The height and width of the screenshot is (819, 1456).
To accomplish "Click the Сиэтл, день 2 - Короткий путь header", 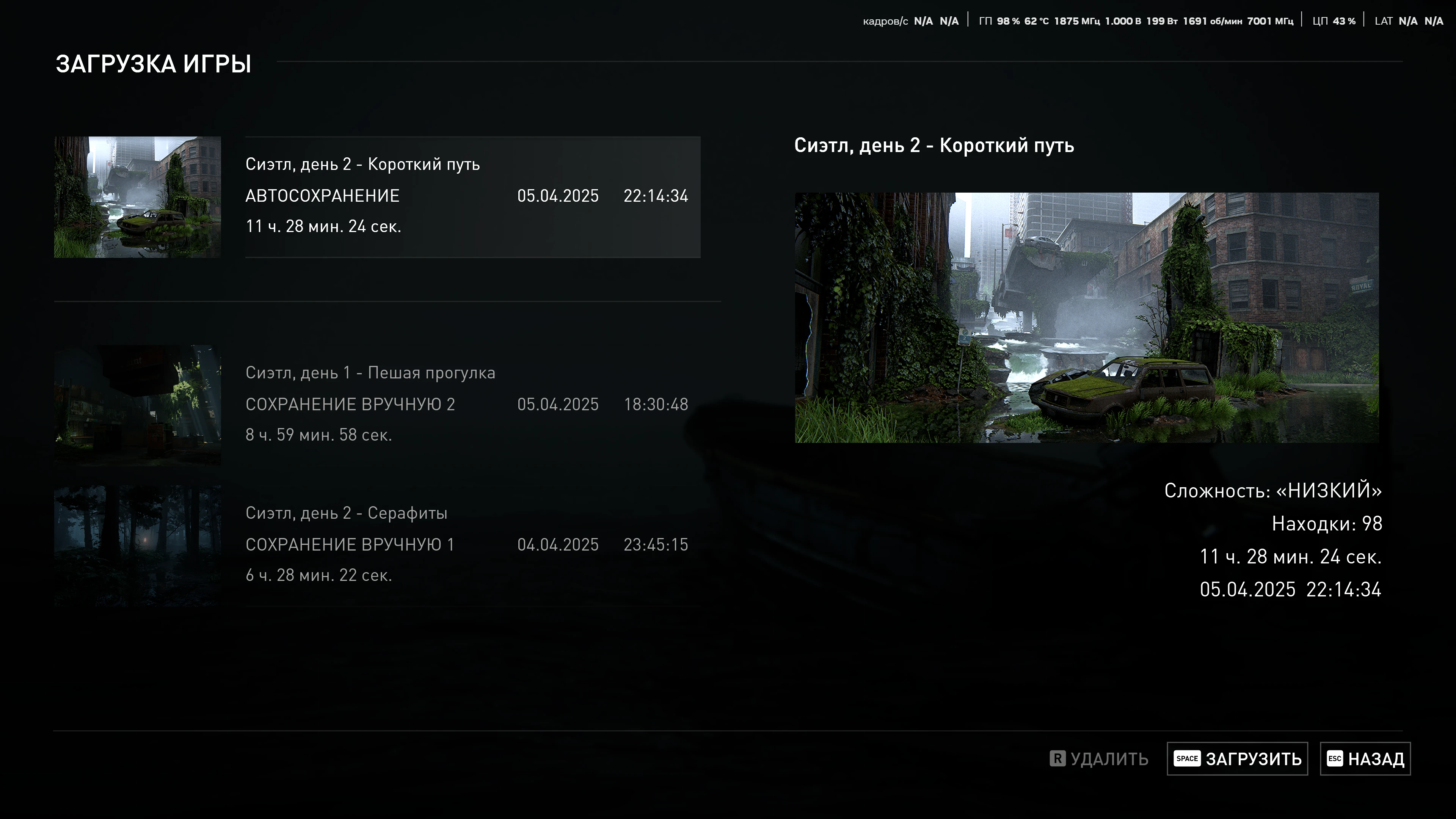I will pos(935,145).
